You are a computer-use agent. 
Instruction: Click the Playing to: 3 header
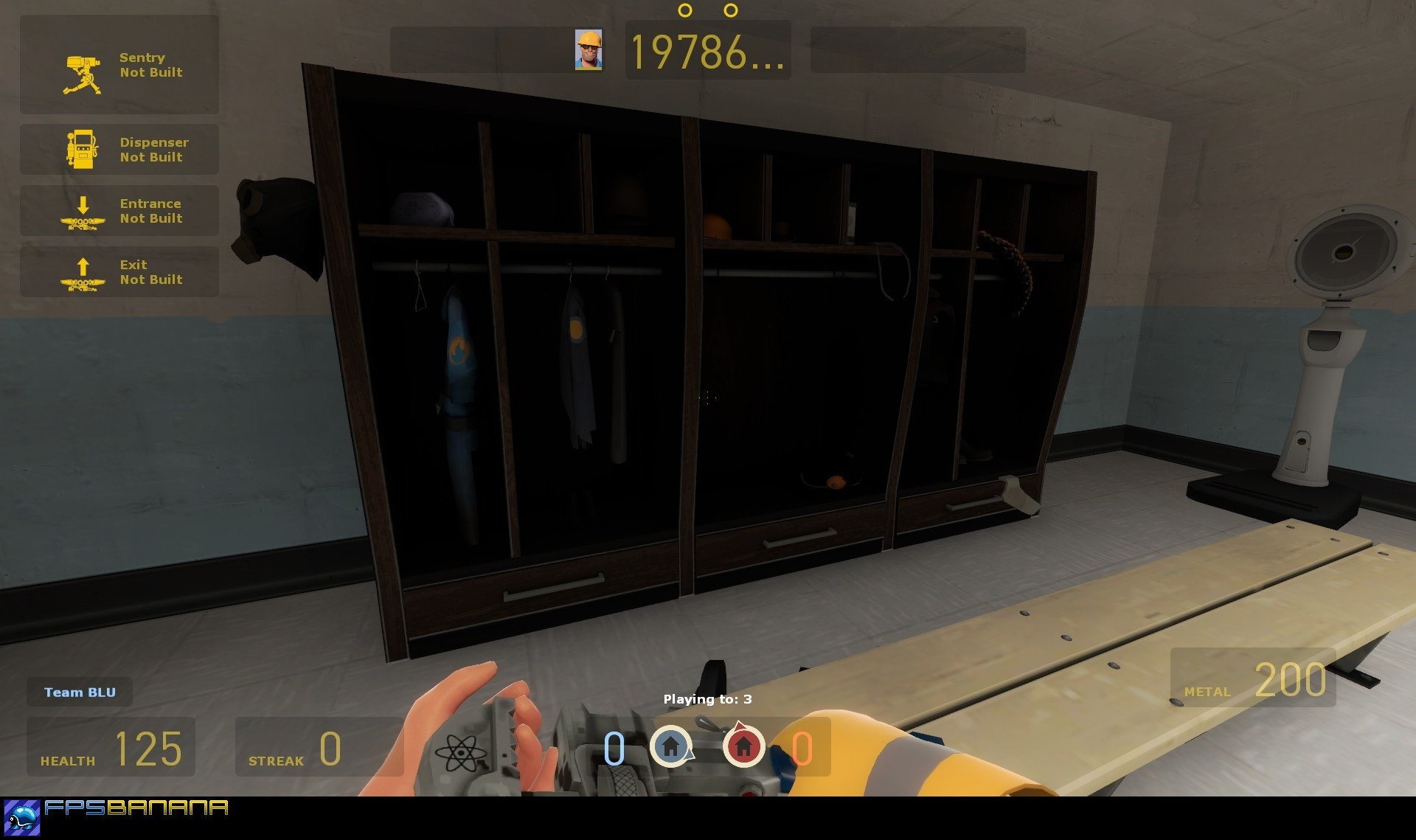(708, 698)
